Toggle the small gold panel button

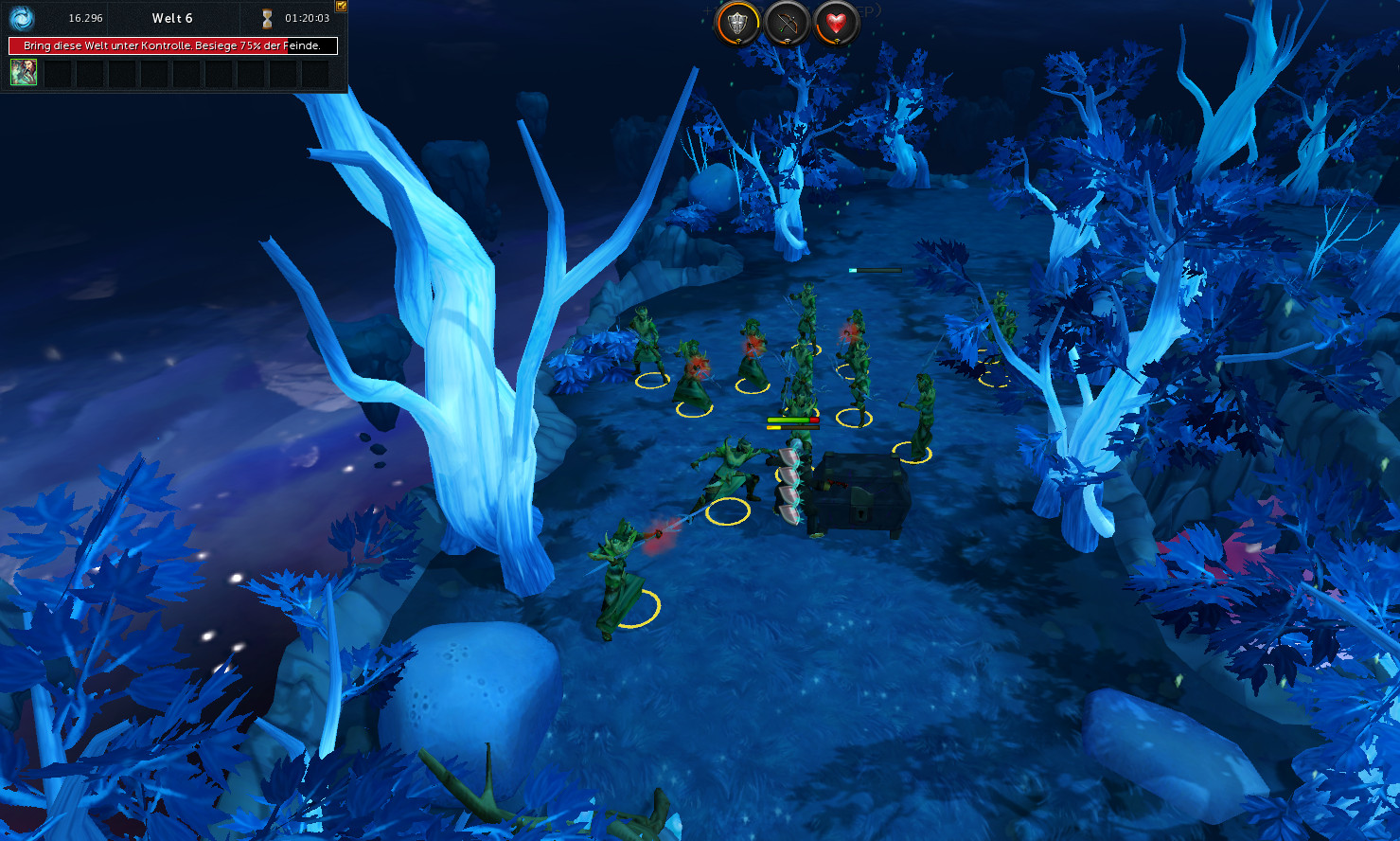pyautogui.click(x=341, y=6)
